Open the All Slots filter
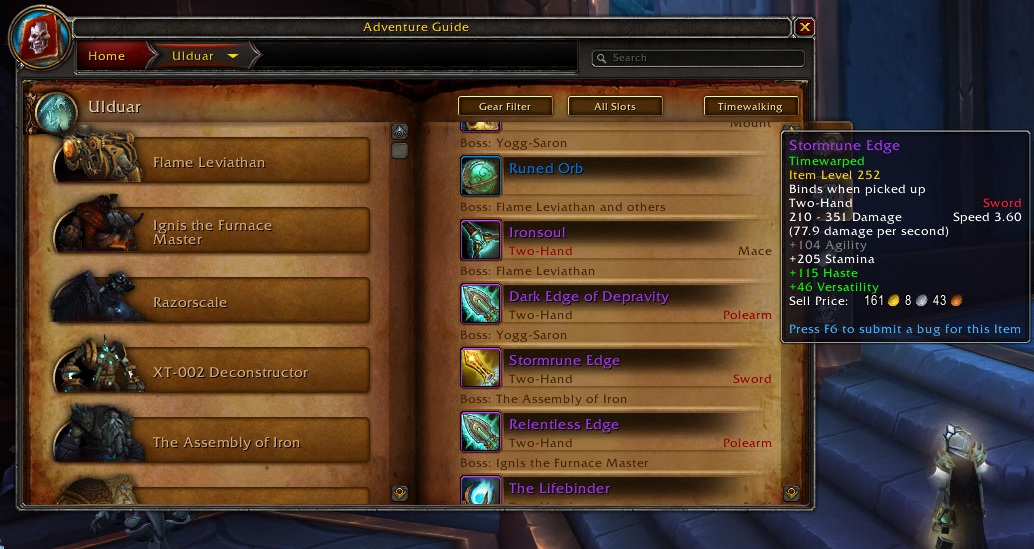This screenshot has width=1034, height=549. (615, 106)
